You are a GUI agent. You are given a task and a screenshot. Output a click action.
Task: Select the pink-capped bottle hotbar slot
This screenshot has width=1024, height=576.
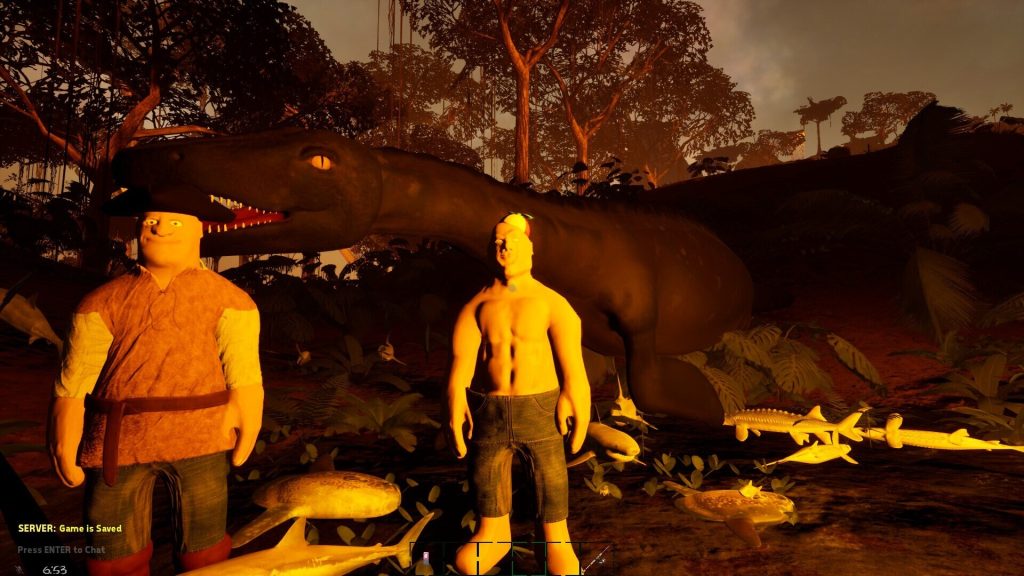pos(425,562)
